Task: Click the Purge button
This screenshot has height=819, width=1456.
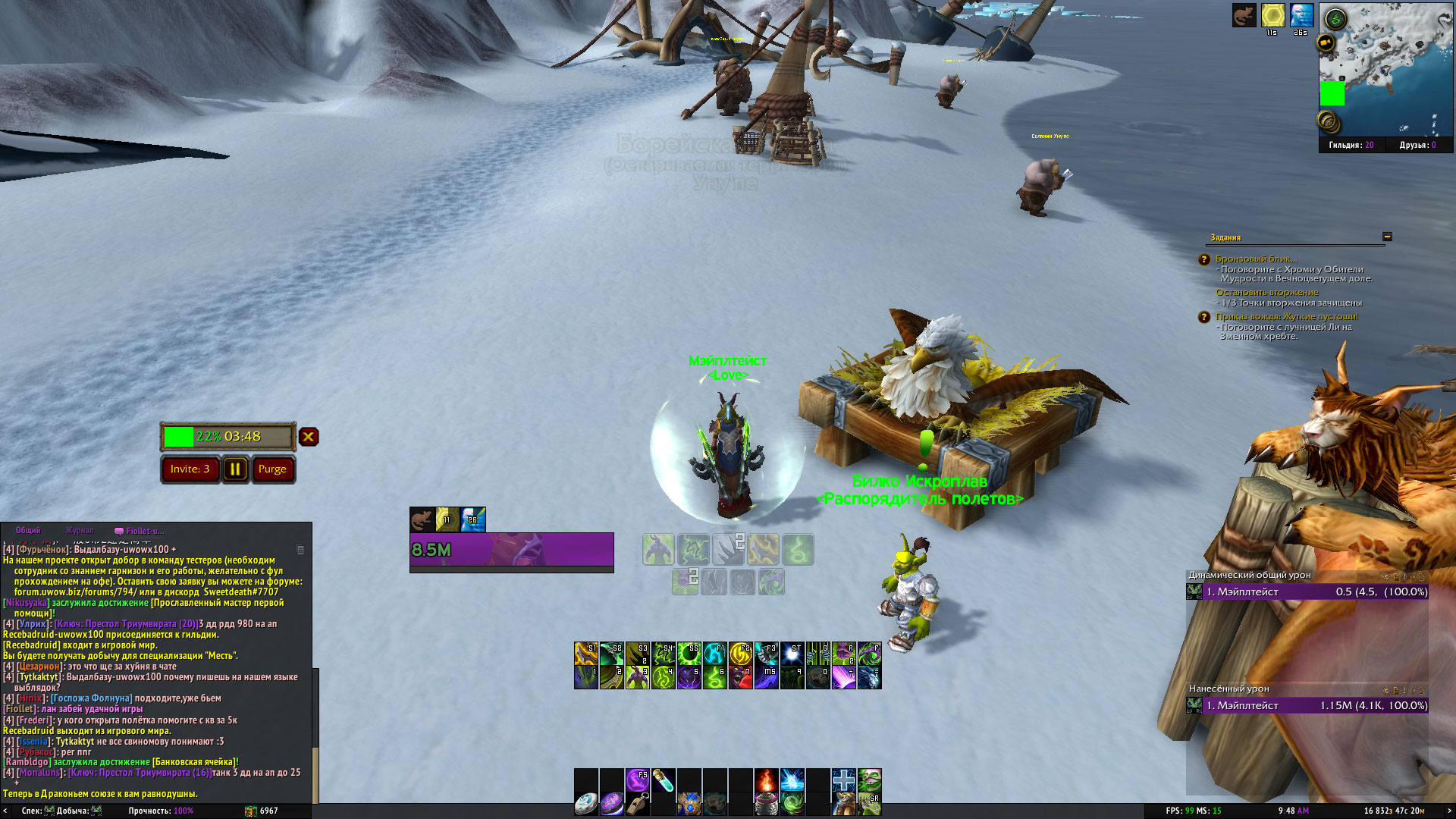Action: pos(272,469)
